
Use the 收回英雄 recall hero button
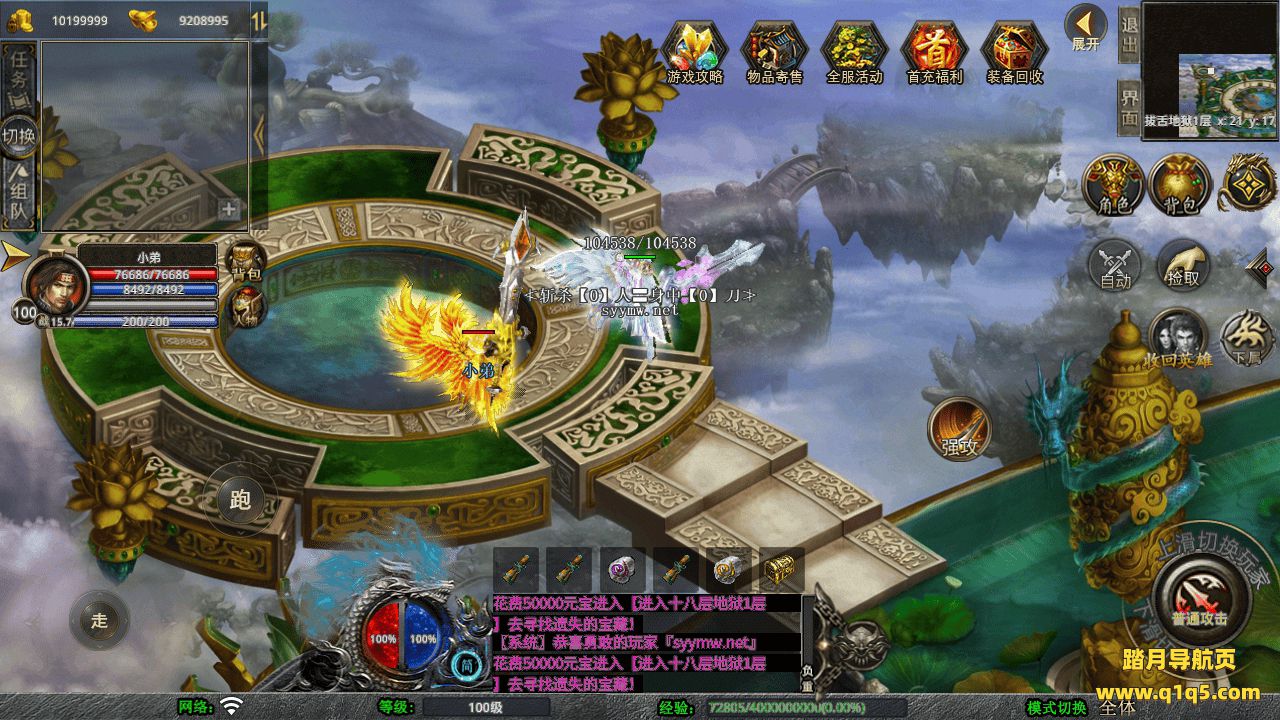pyautogui.click(x=1179, y=338)
